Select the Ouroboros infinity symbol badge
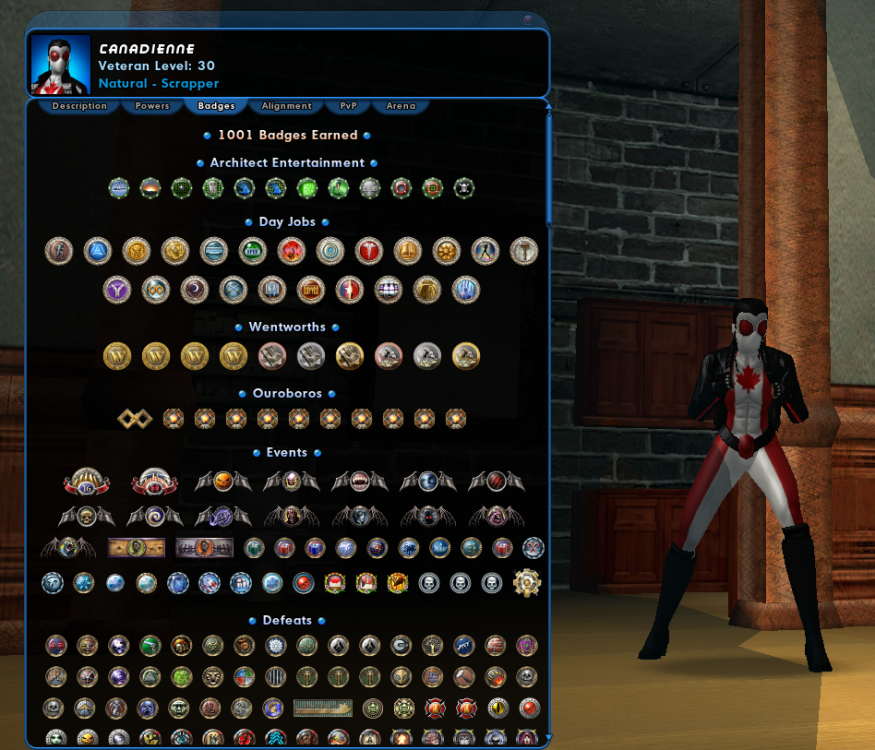Viewport: 875px width, 750px height. point(134,418)
